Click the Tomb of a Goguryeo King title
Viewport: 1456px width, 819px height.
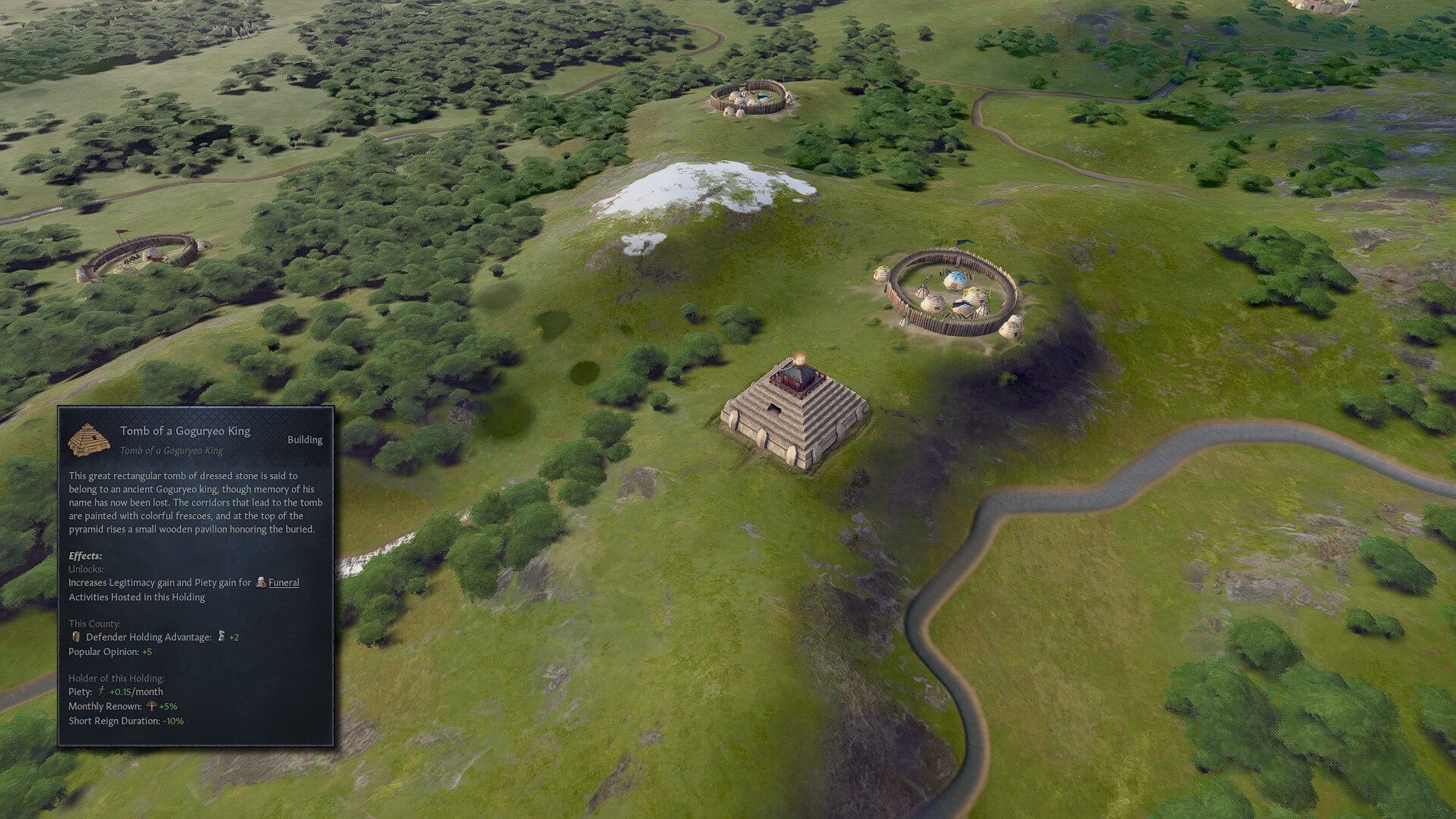pos(185,431)
